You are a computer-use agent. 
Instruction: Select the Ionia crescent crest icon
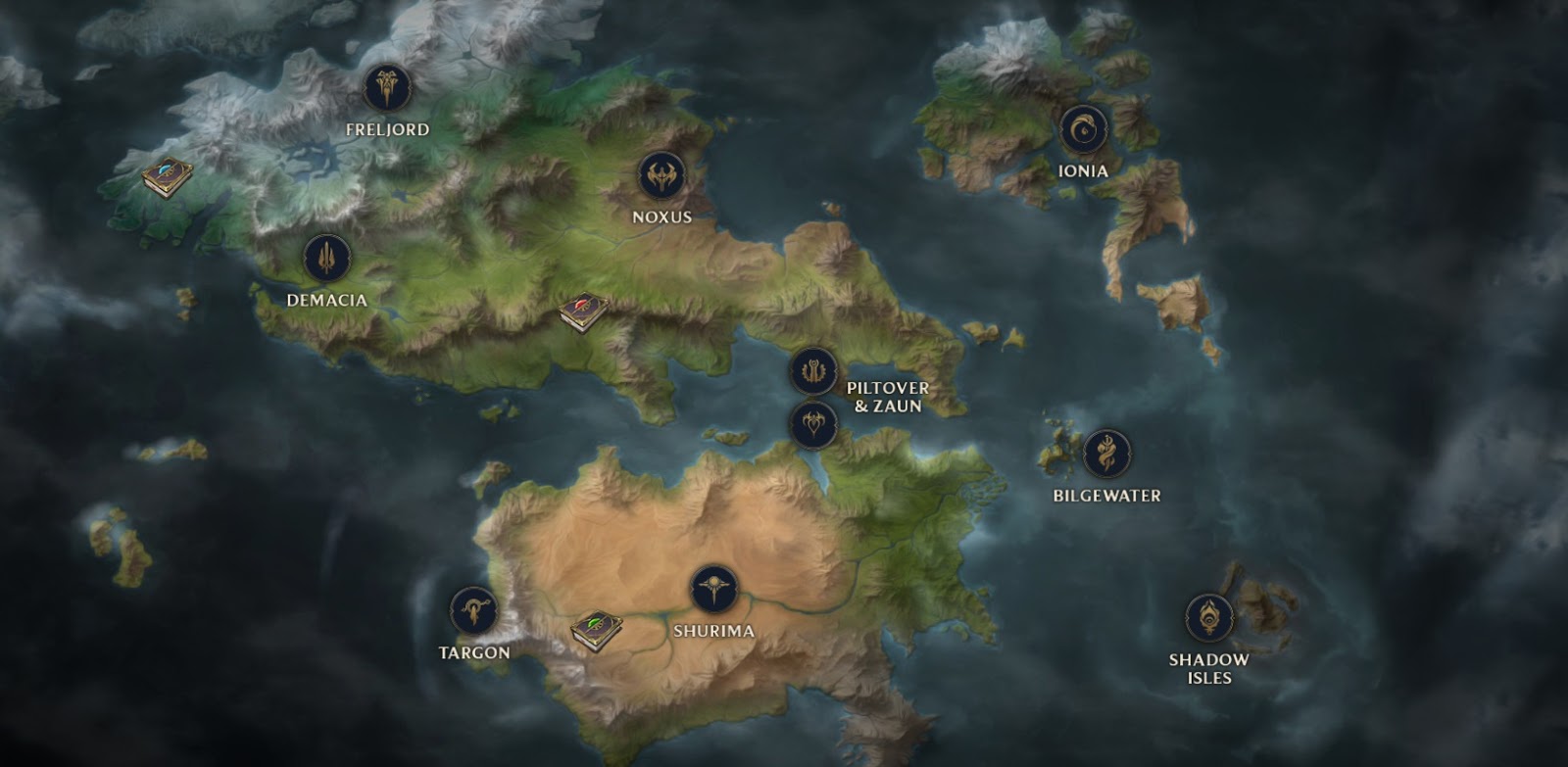pos(1082,128)
